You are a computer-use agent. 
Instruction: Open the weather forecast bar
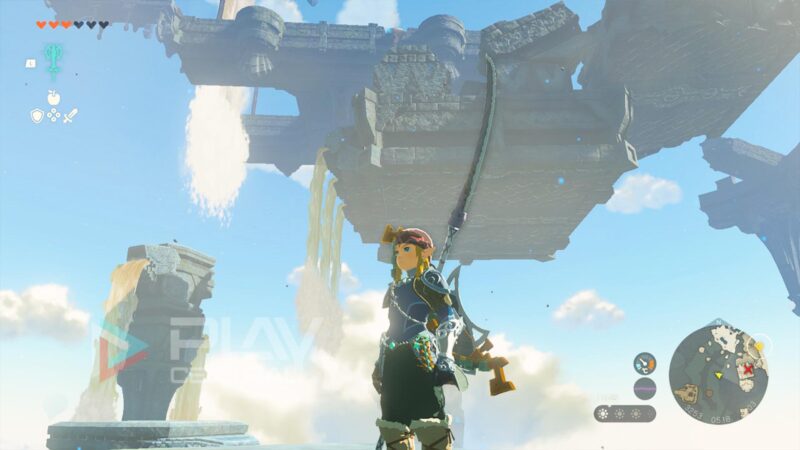click(x=625, y=413)
